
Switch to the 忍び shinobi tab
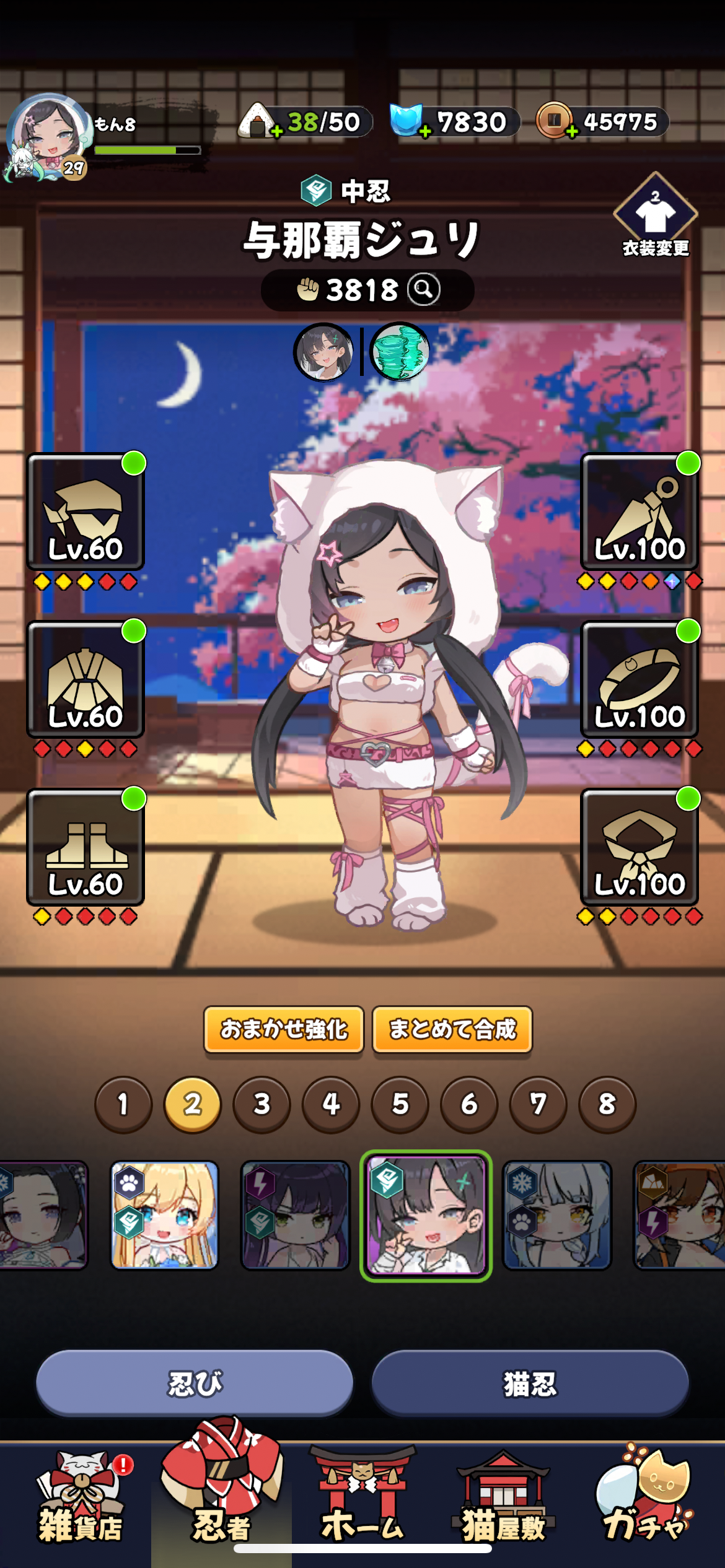click(x=195, y=1383)
